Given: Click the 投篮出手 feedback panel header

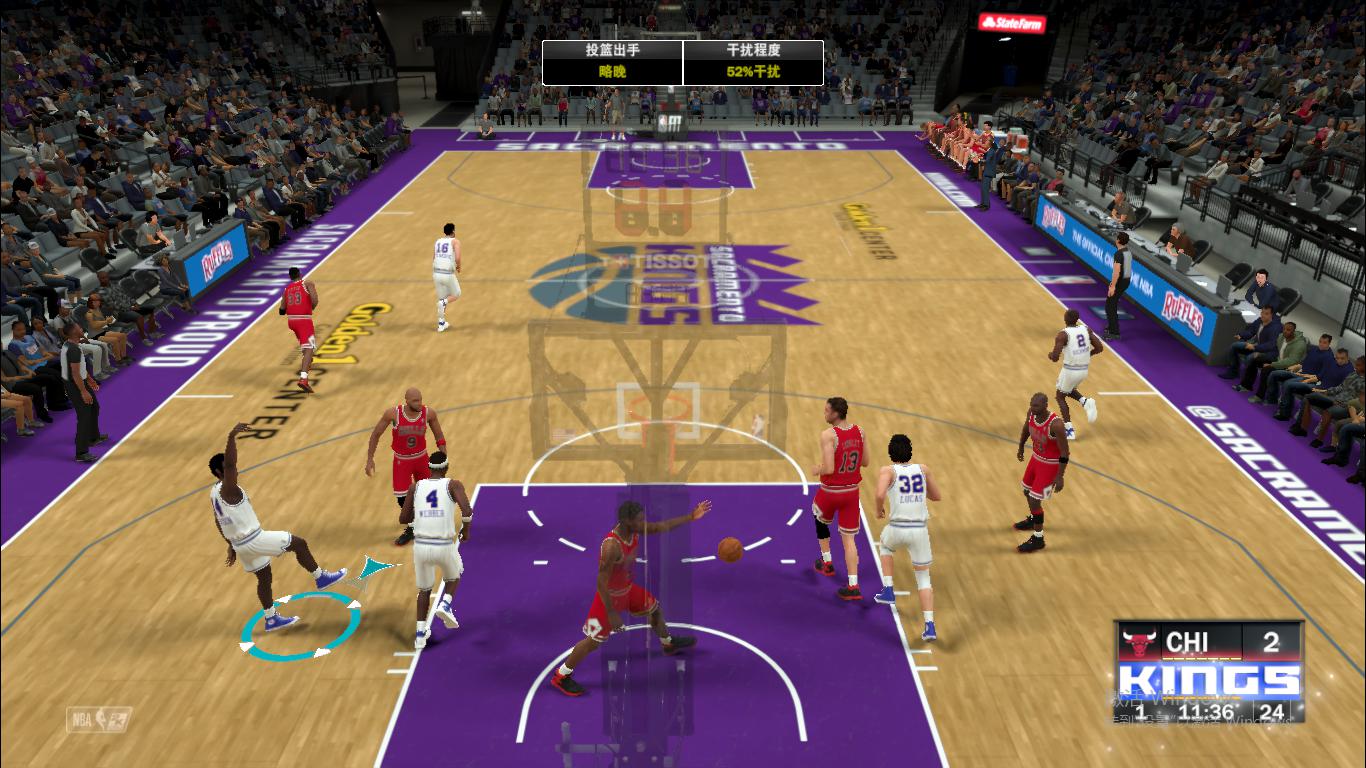Looking at the screenshot, I should click(611, 48).
